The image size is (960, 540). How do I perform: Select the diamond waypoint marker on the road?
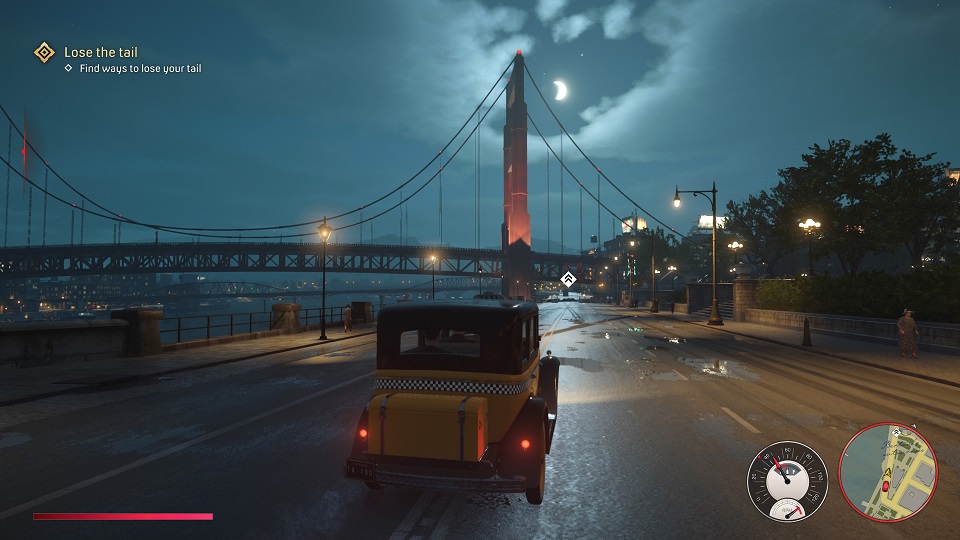point(568,279)
